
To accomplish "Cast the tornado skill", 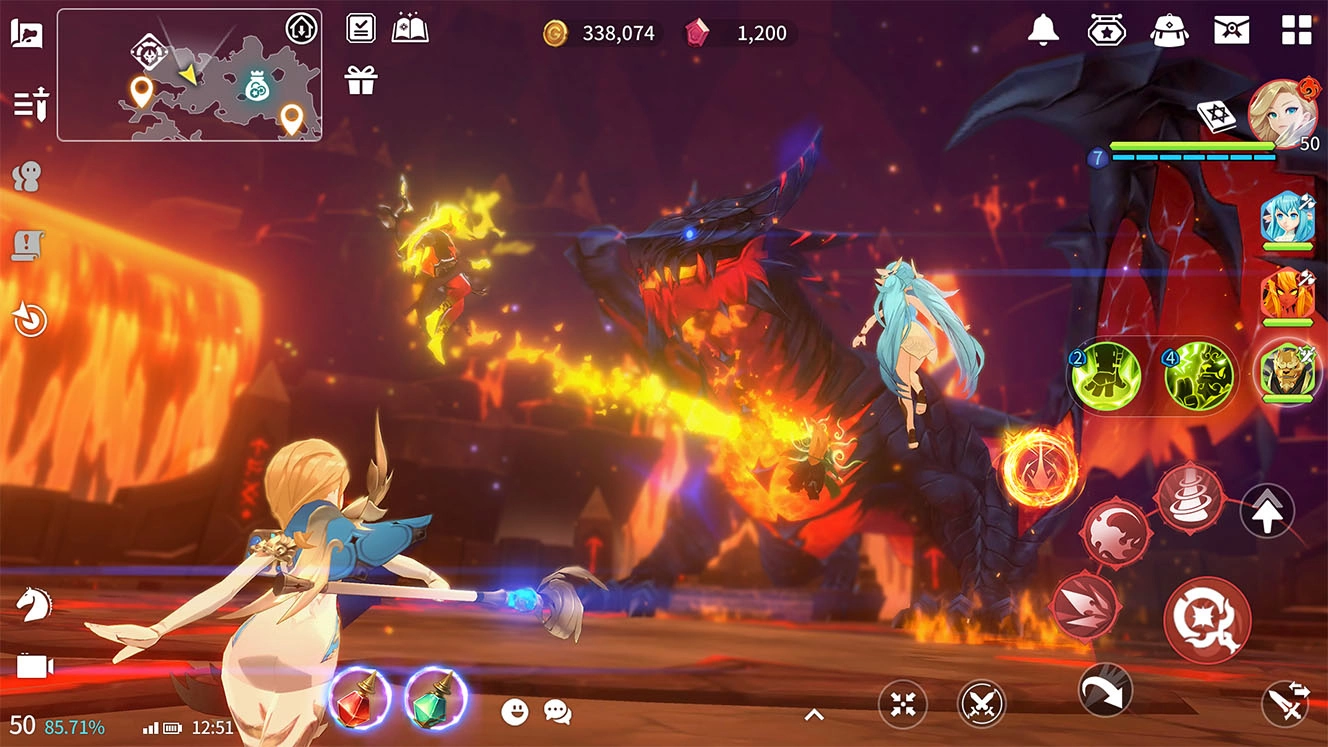I will (x=1189, y=497).
